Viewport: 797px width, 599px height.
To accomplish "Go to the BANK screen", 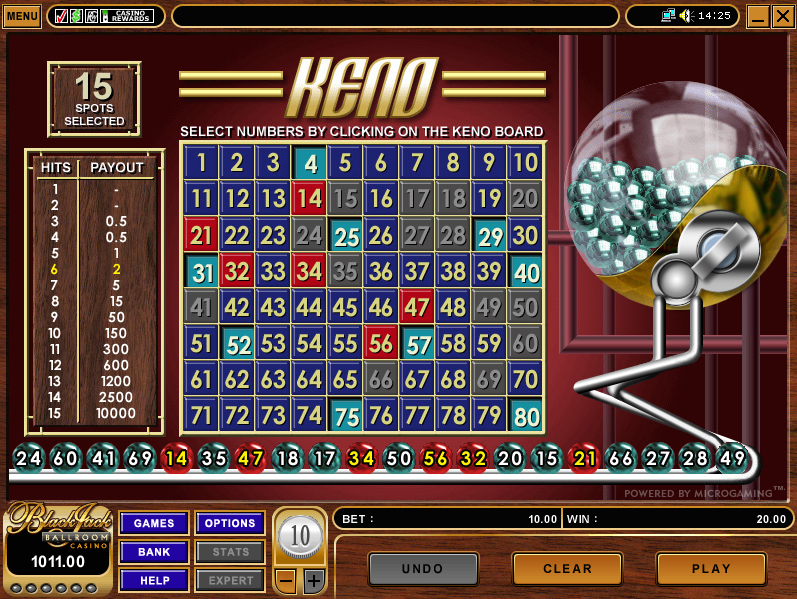I will pyautogui.click(x=154, y=552).
